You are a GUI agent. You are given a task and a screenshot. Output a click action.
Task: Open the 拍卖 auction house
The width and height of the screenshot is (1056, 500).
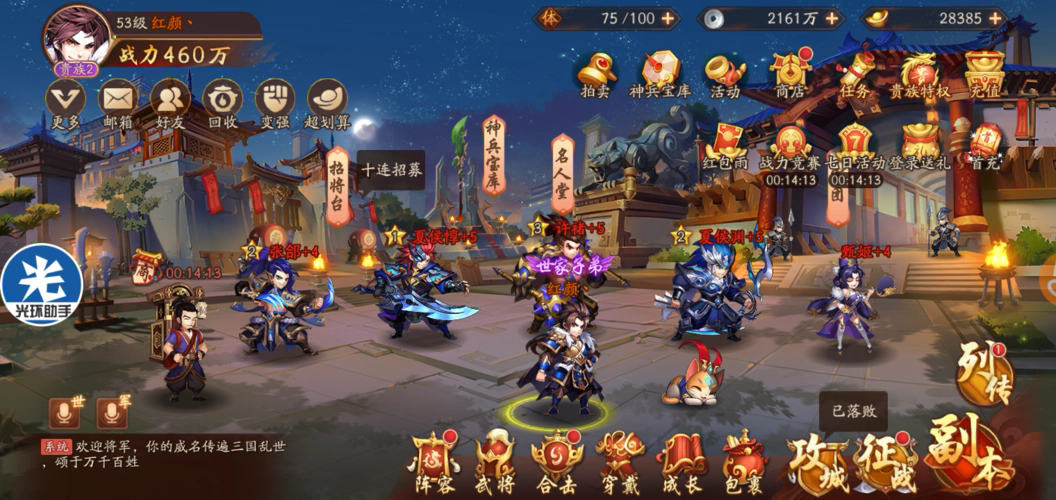coord(596,73)
